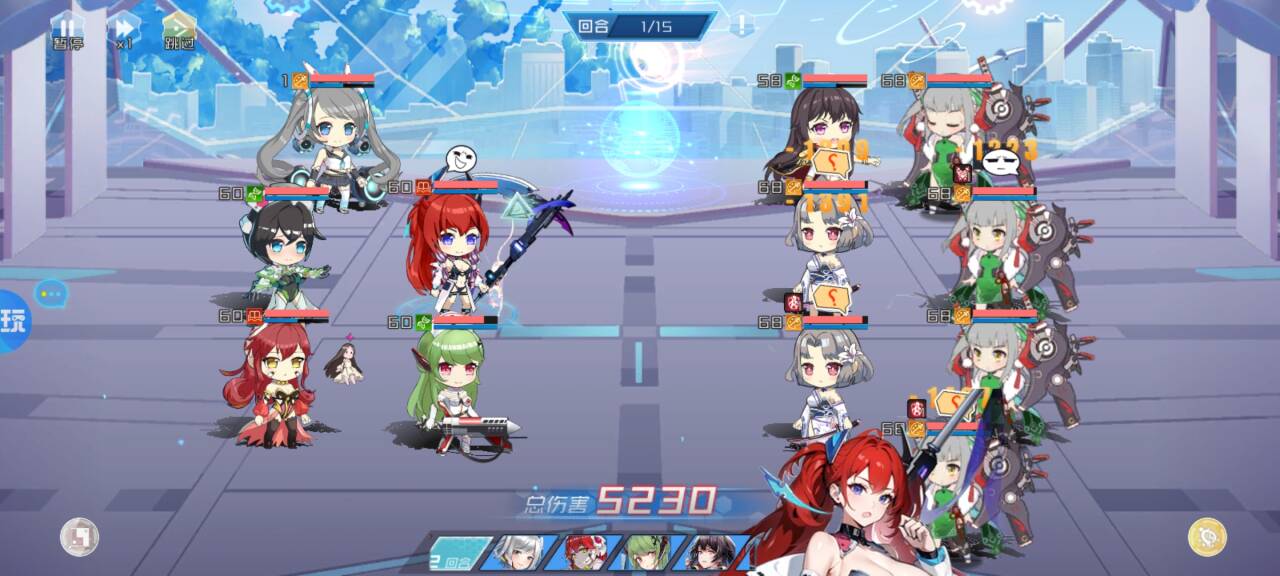Click the round gold button in the bottom-right corner
The image size is (1280, 576).
(1207, 537)
